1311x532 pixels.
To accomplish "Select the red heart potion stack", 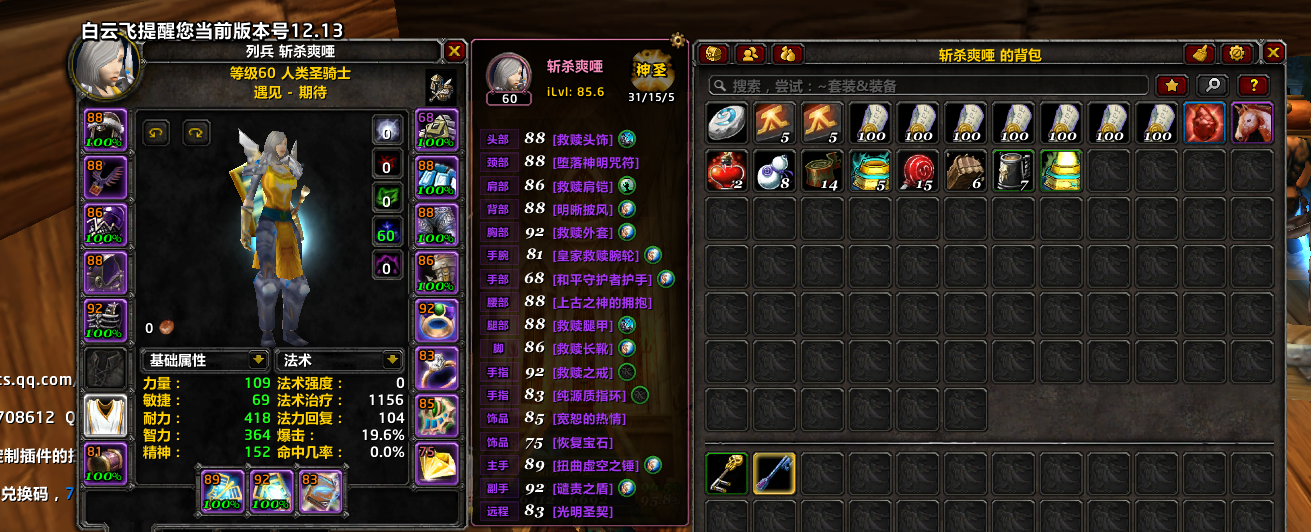I will coord(727,171).
